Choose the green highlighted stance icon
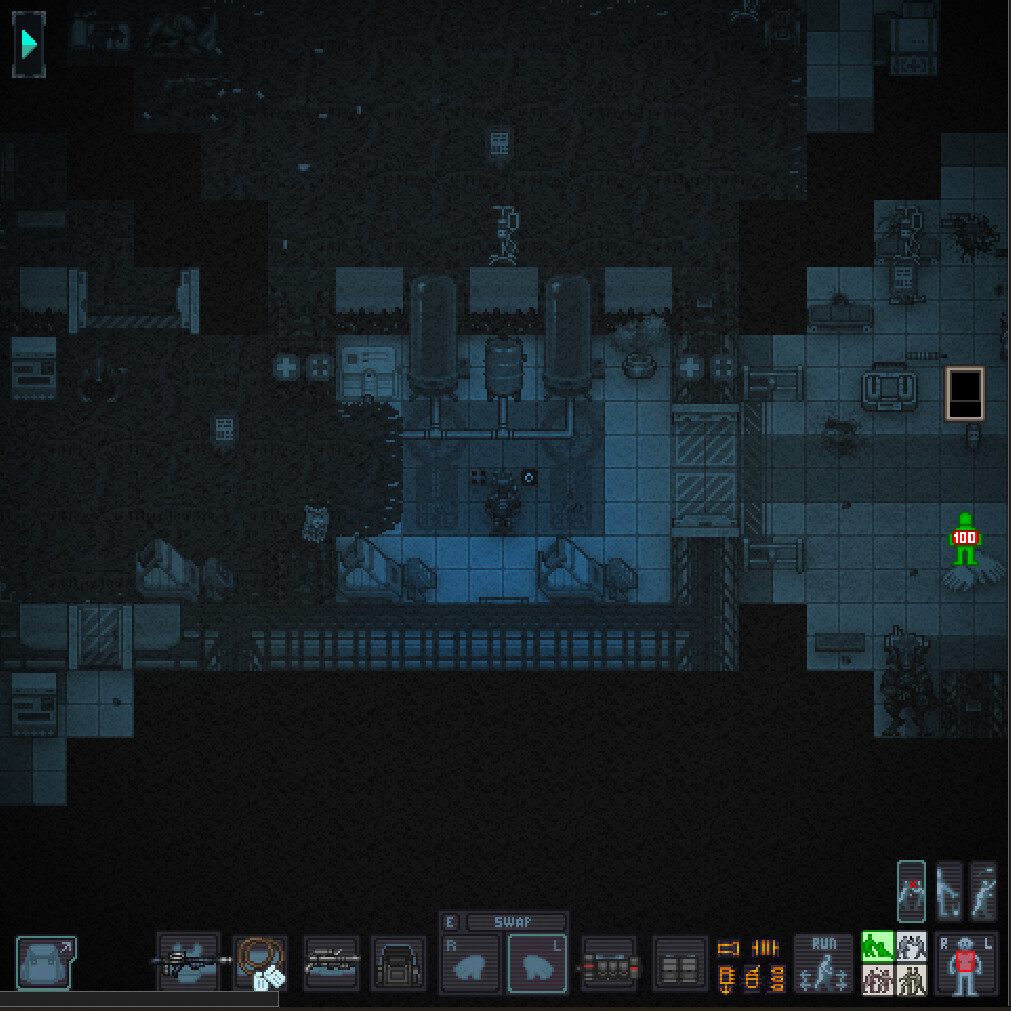 pyautogui.click(x=877, y=946)
